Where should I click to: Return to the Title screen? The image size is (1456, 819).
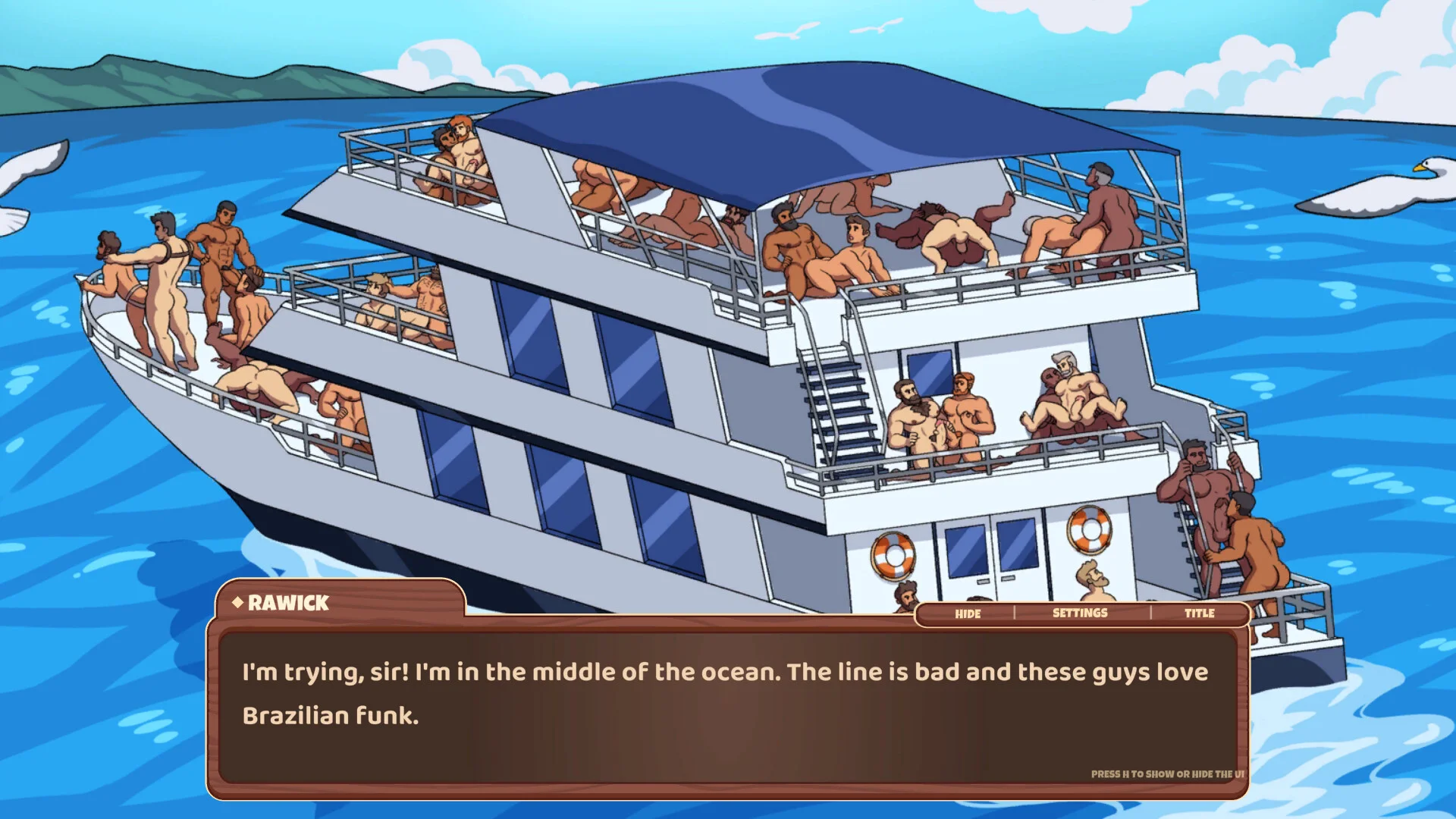click(x=1199, y=613)
